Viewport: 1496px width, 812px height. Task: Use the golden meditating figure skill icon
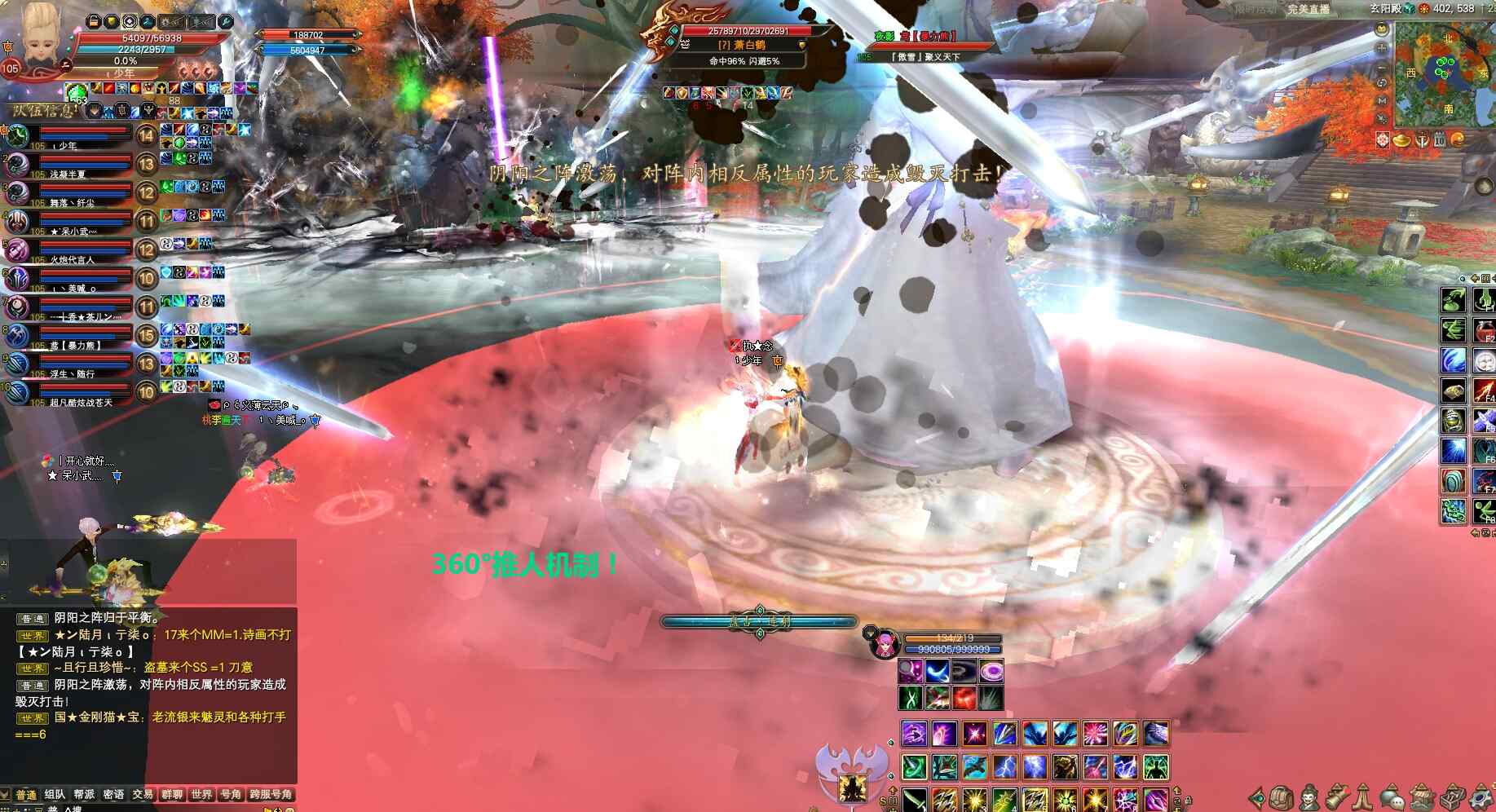[x=853, y=787]
